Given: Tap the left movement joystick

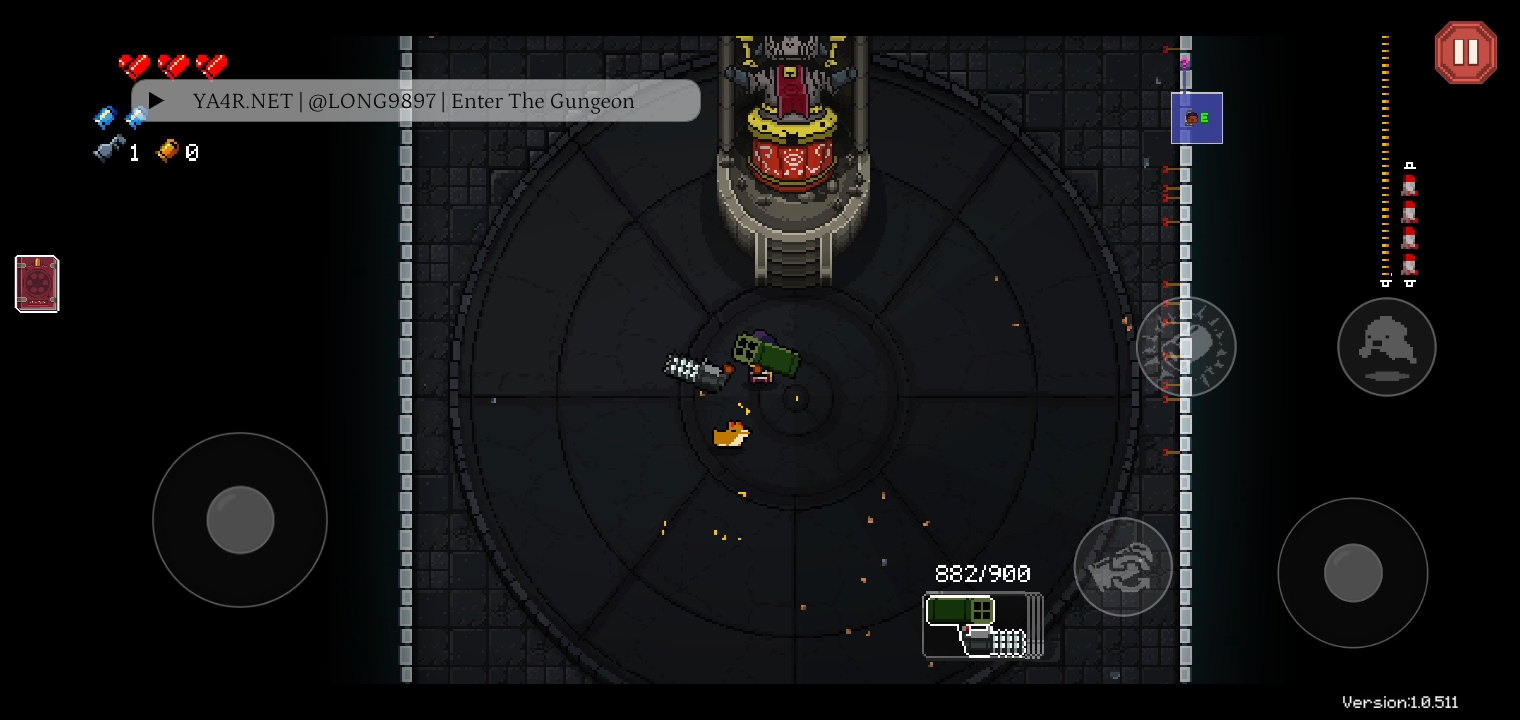Looking at the screenshot, I should point(240,520).
